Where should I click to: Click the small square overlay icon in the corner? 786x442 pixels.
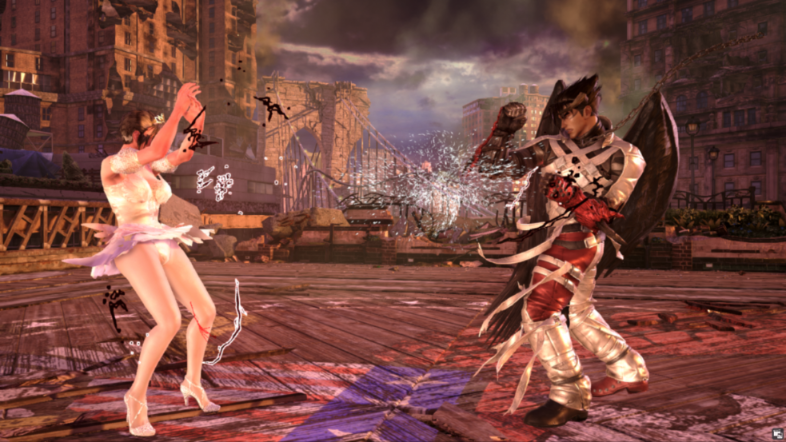[x=775, y=432]
